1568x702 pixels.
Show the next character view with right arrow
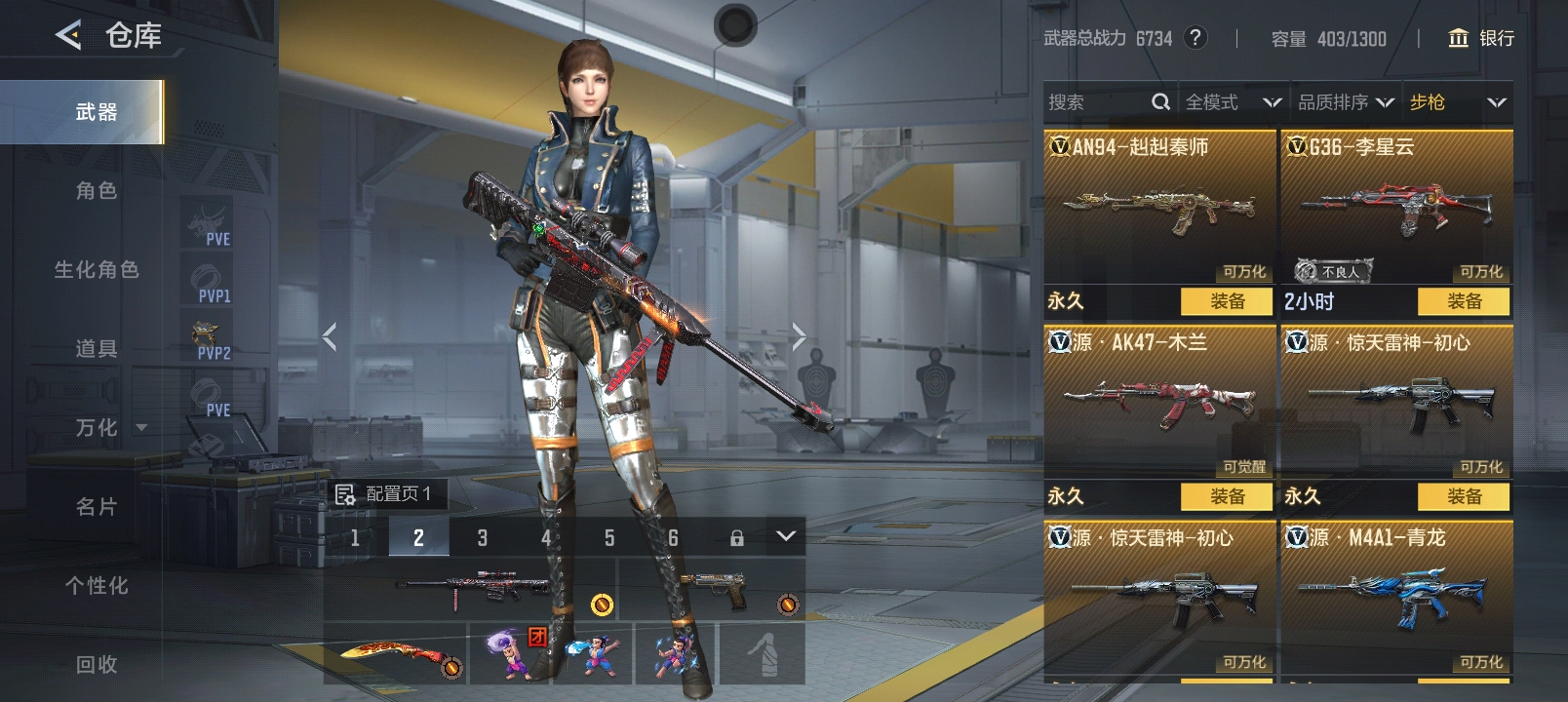pos(799,337)
